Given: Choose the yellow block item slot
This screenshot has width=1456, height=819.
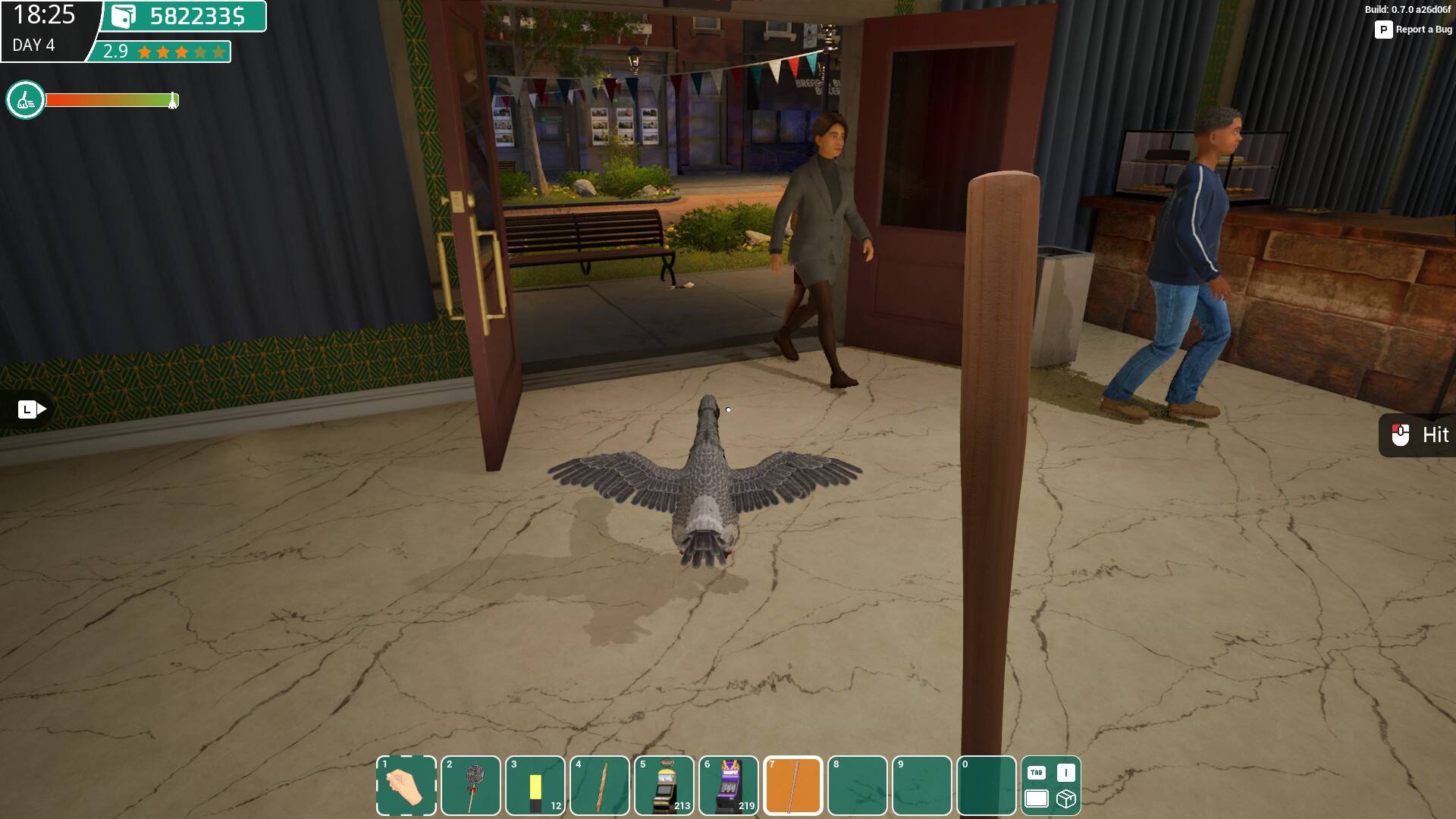Looking at the screenshot, I should coord(535,786).
